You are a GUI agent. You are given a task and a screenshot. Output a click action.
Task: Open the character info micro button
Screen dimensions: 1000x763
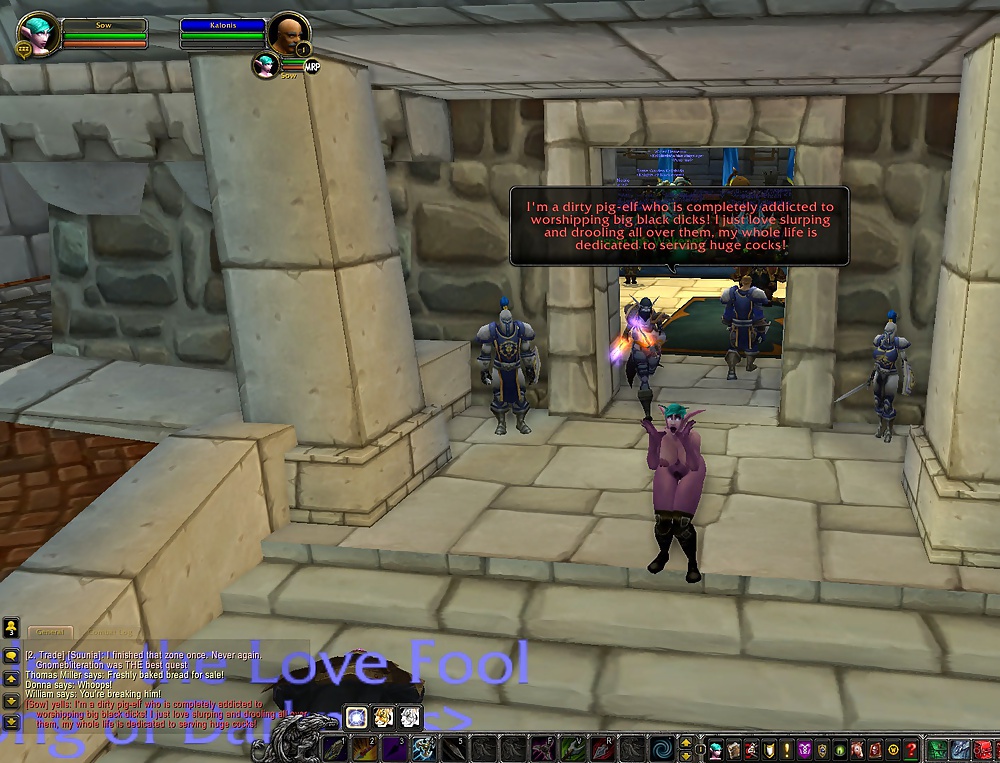tap(716, 749)
